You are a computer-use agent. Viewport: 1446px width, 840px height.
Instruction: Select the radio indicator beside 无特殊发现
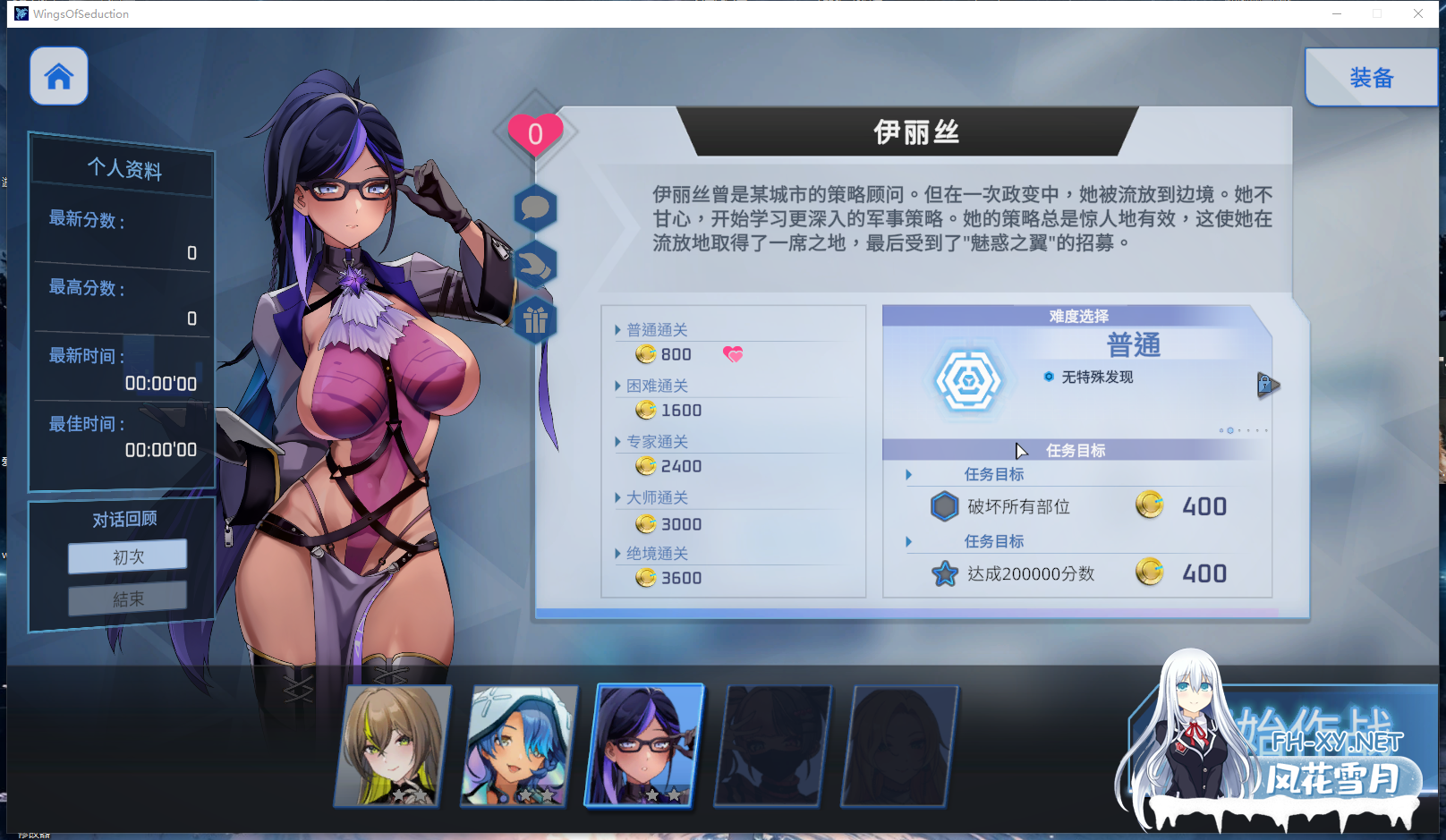1049,377
